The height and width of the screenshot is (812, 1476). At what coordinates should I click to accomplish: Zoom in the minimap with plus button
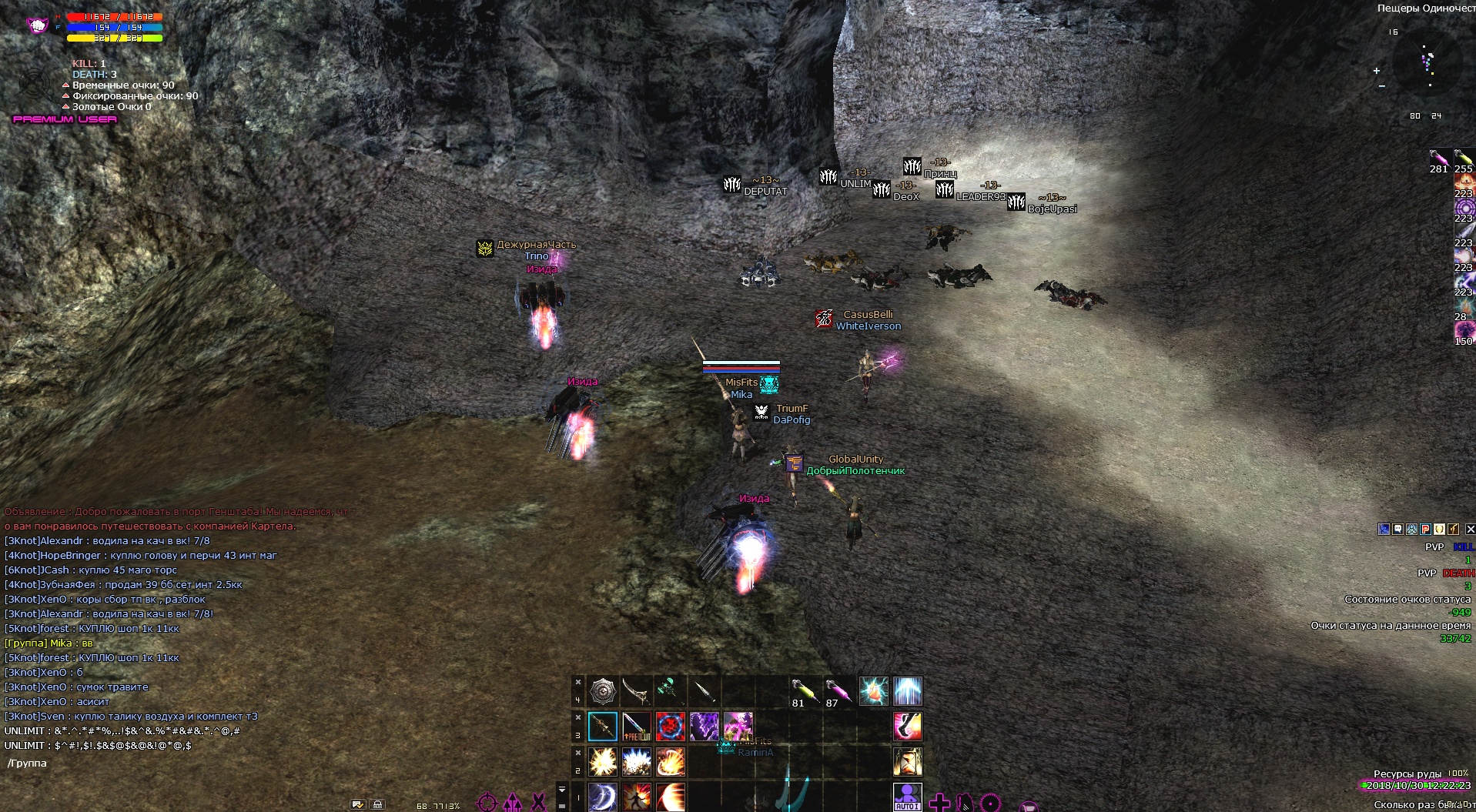tap(1377, 71)
